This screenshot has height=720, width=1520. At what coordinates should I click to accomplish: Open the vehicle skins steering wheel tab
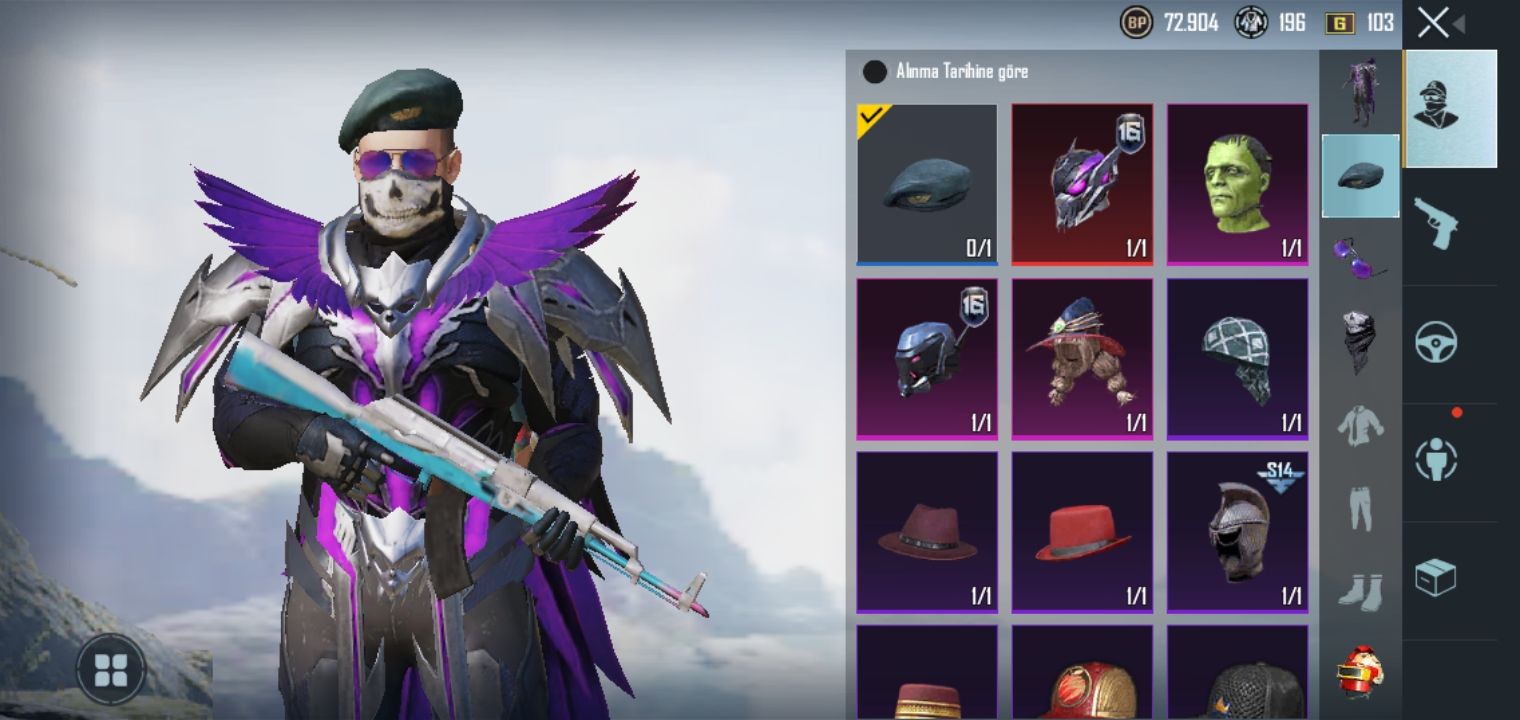pos(1435,343)
